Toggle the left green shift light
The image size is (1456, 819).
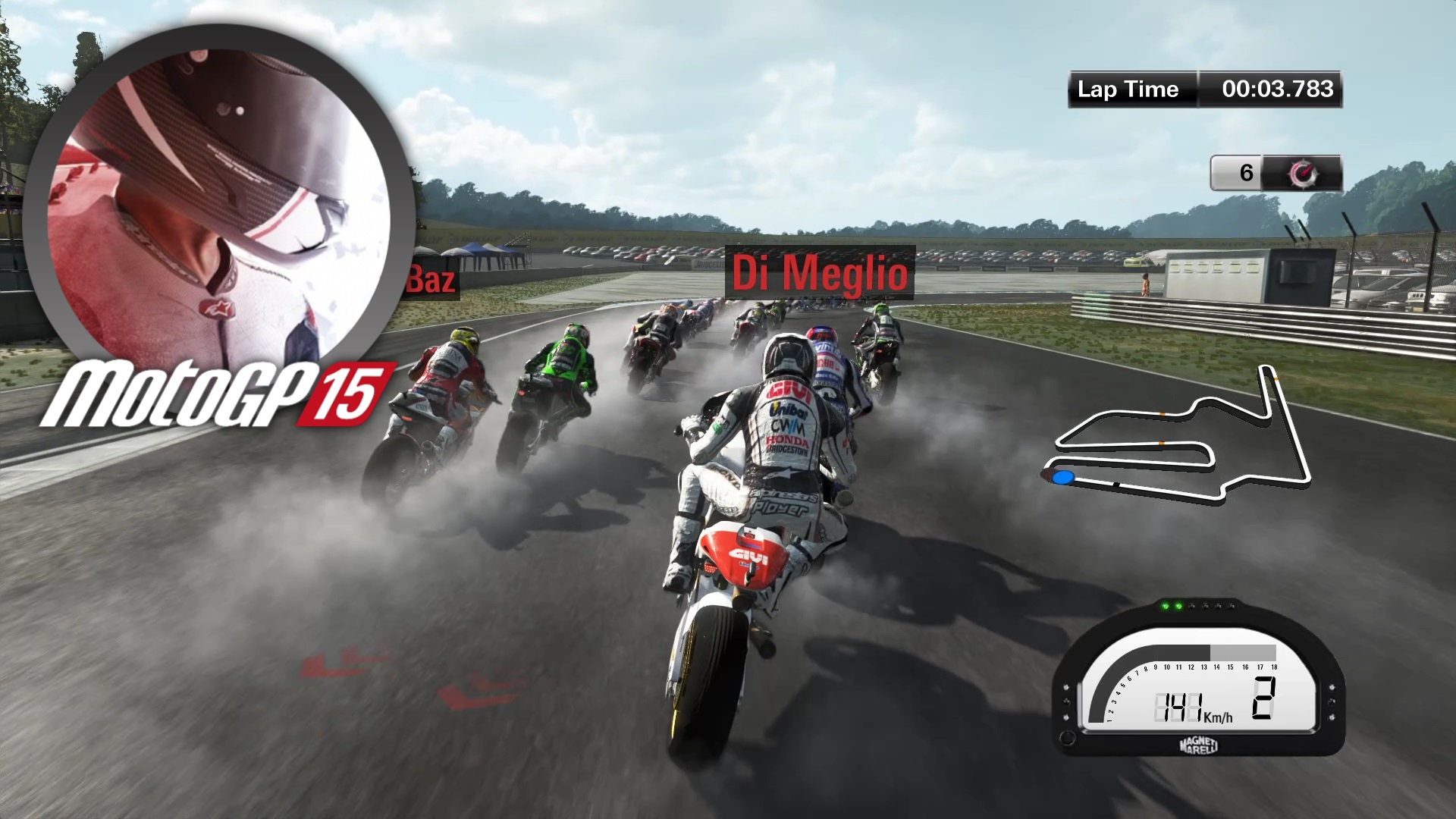pos(1165,606)
